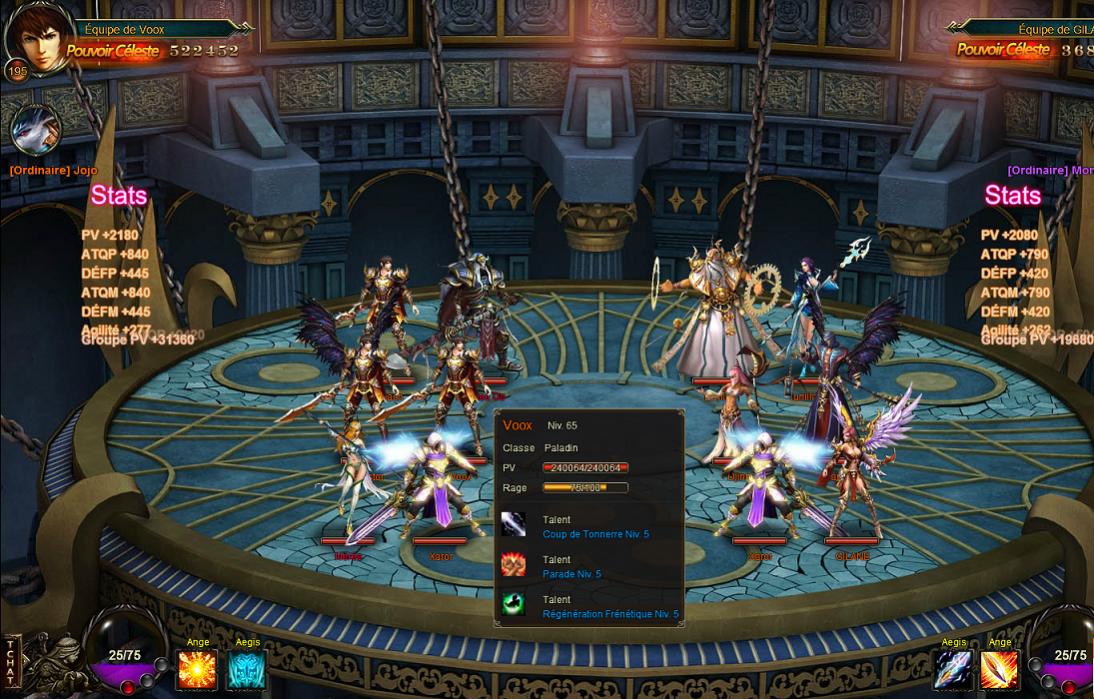Click the Voox team leader portrait
1094x699 pixels.
36,37
